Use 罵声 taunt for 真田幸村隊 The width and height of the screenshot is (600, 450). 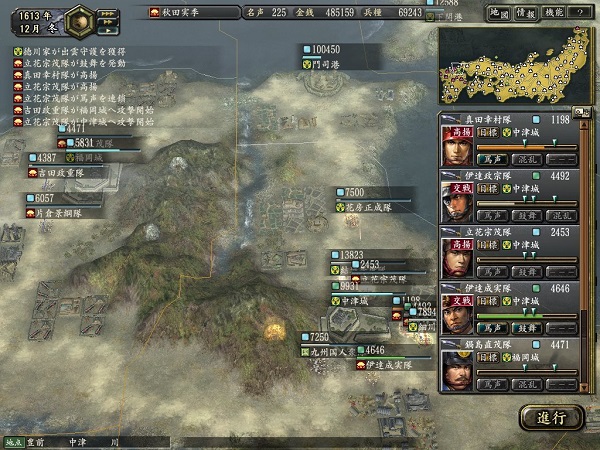click(489, 158)
